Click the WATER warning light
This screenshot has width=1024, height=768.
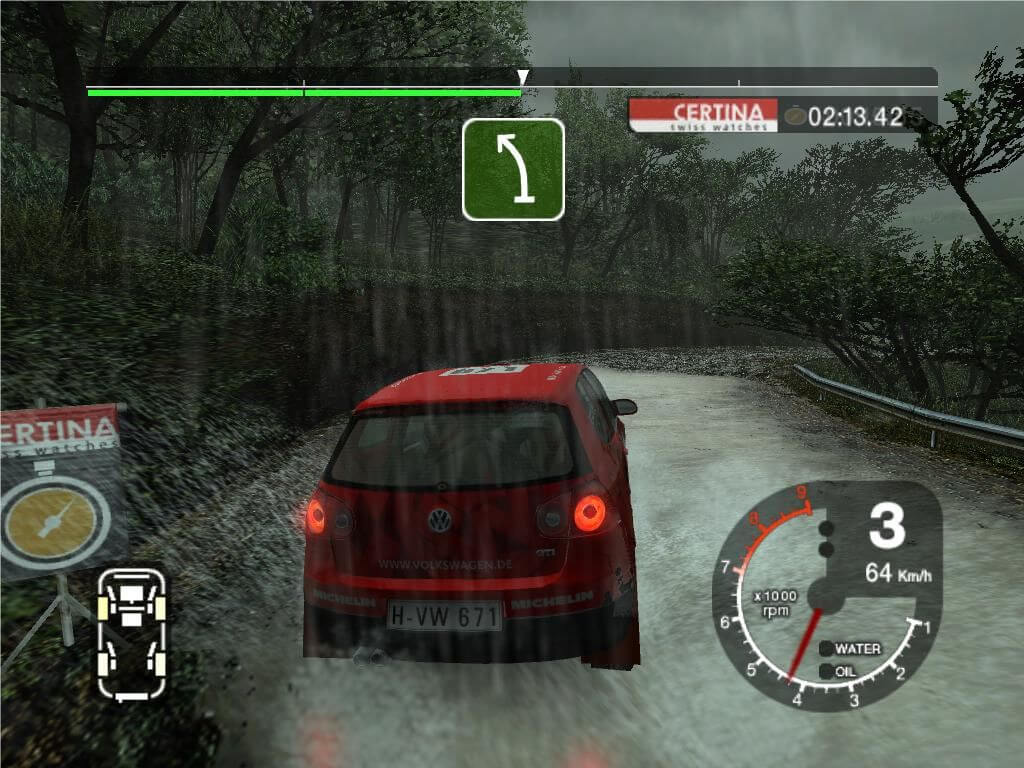point(826,649)
